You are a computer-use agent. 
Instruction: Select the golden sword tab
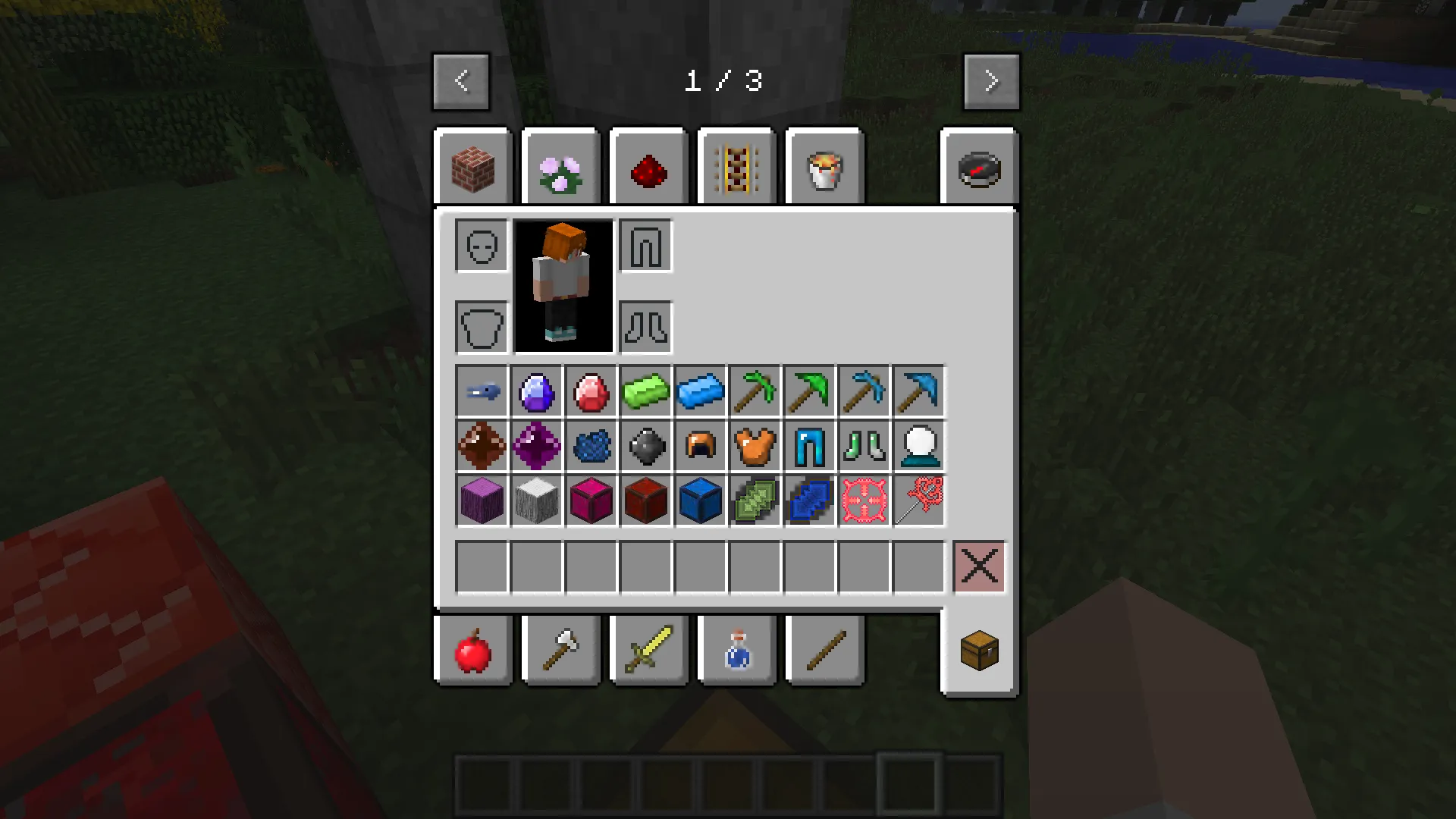648,651
